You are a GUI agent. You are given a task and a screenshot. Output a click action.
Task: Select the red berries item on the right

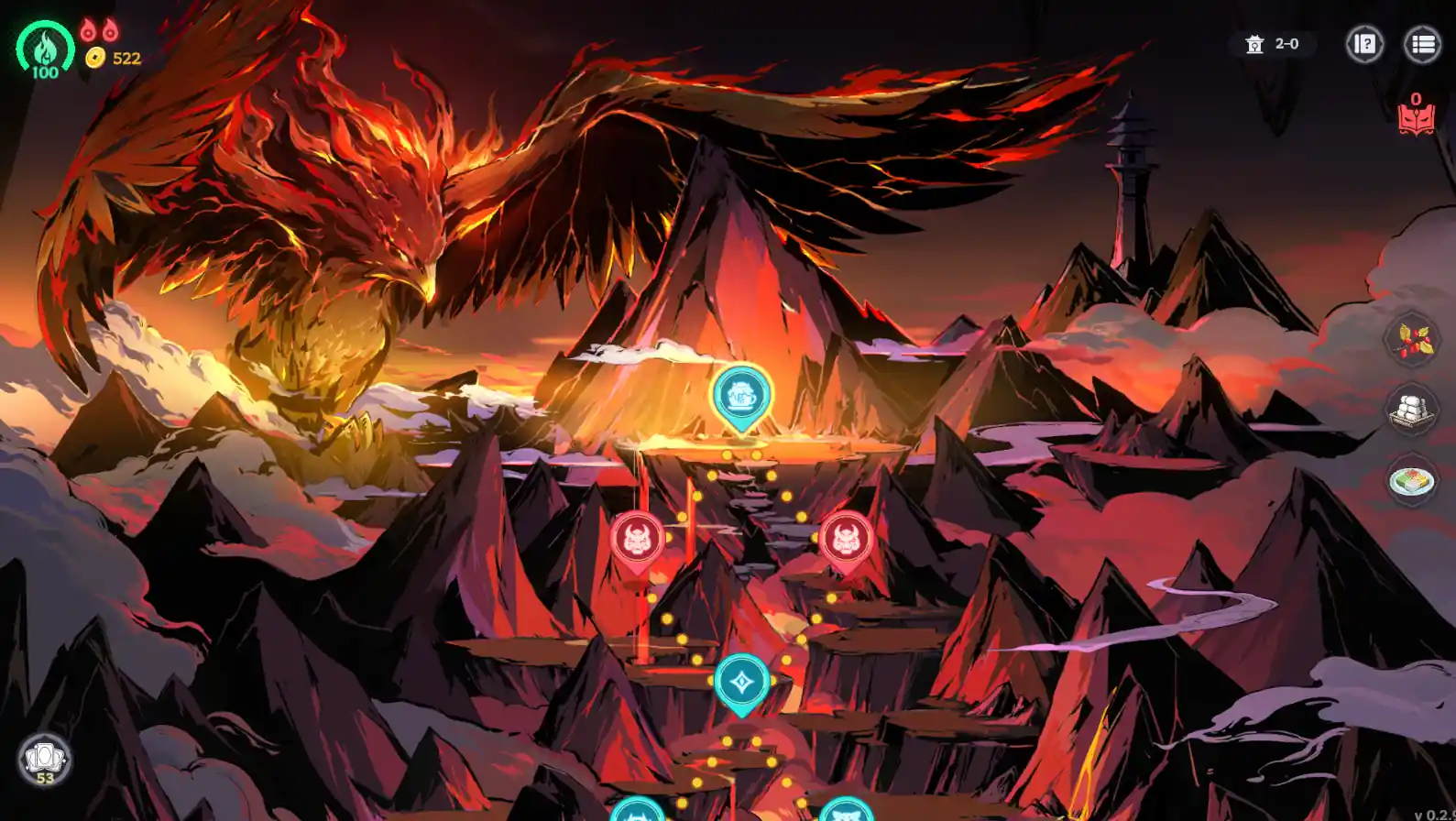point(1411,344)
